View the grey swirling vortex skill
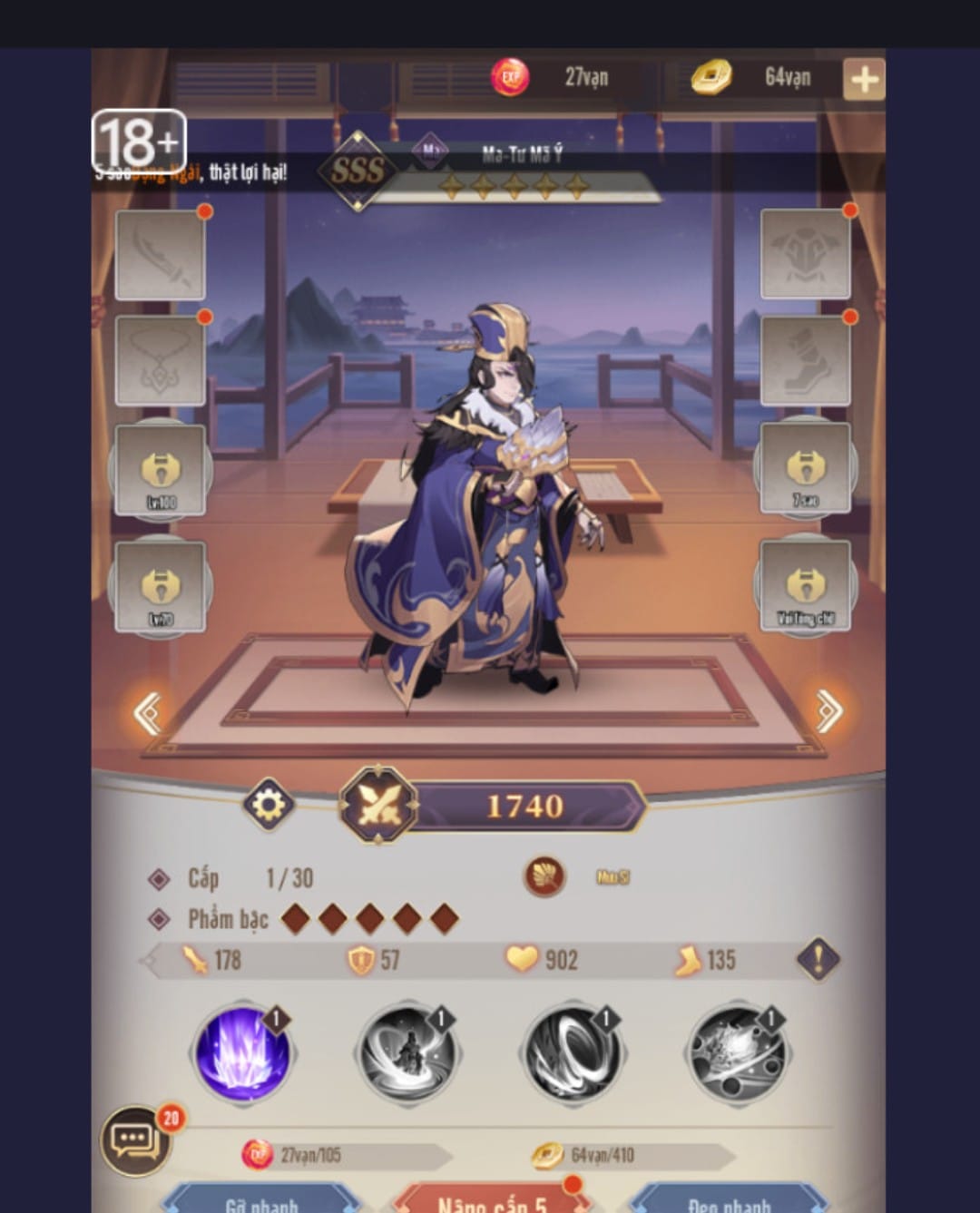980x1213 pixels. [572, 1054]
